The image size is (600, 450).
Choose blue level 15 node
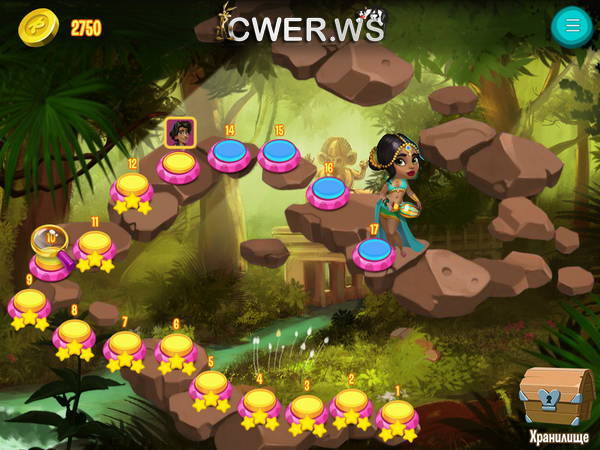pos(279,153)
